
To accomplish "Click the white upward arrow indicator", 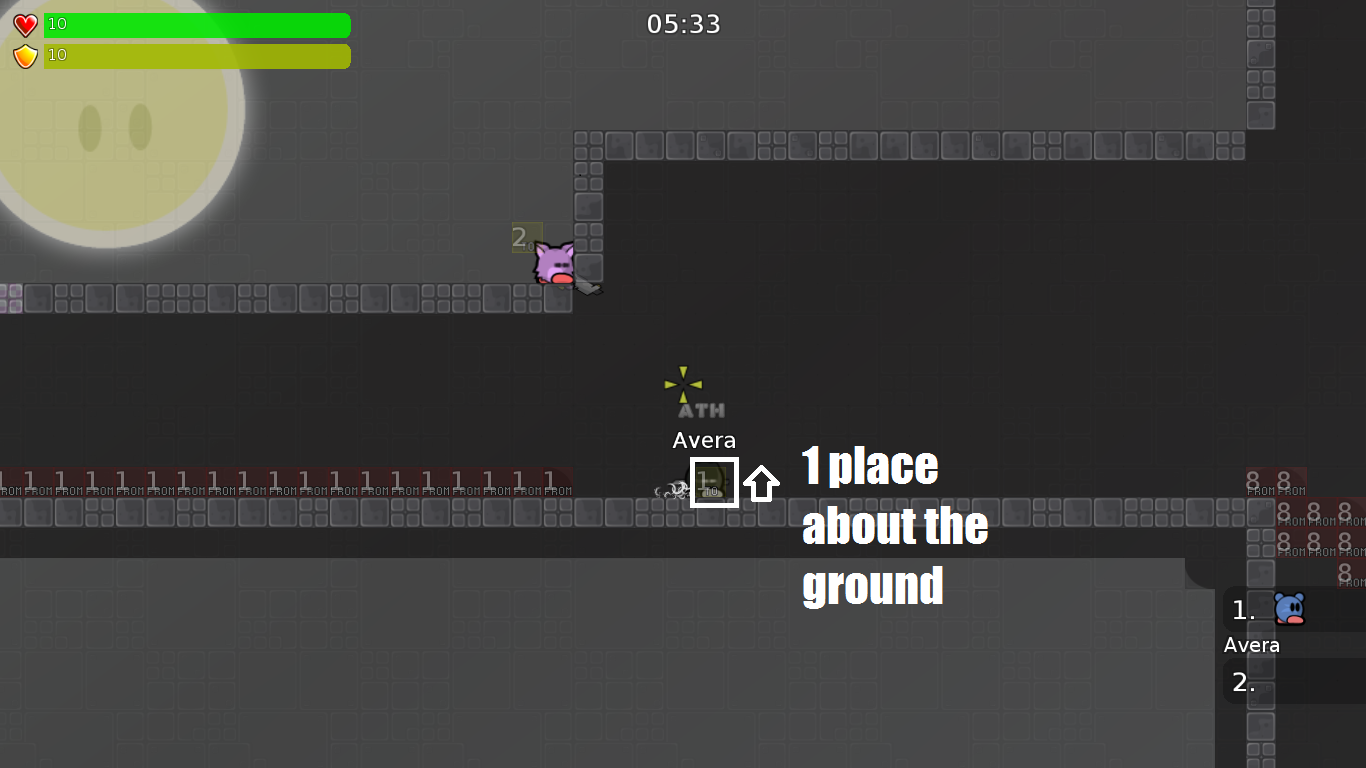I will click(x=762, y=482).
